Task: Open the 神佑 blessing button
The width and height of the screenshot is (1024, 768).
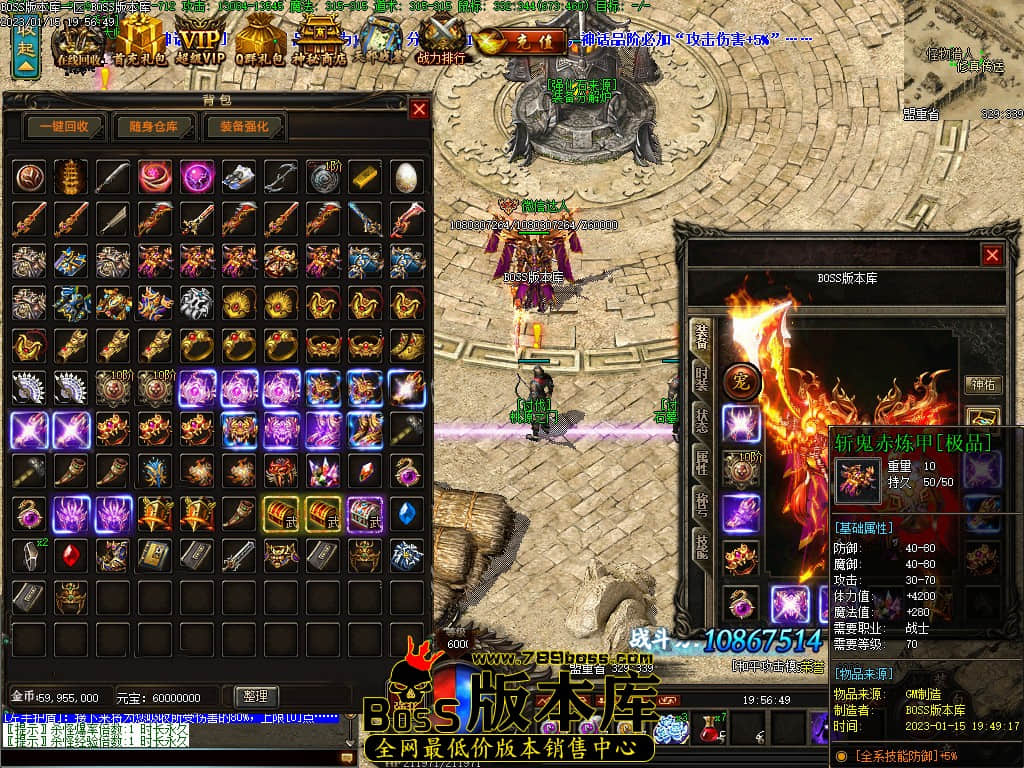Action: click(x=983, y=384)
